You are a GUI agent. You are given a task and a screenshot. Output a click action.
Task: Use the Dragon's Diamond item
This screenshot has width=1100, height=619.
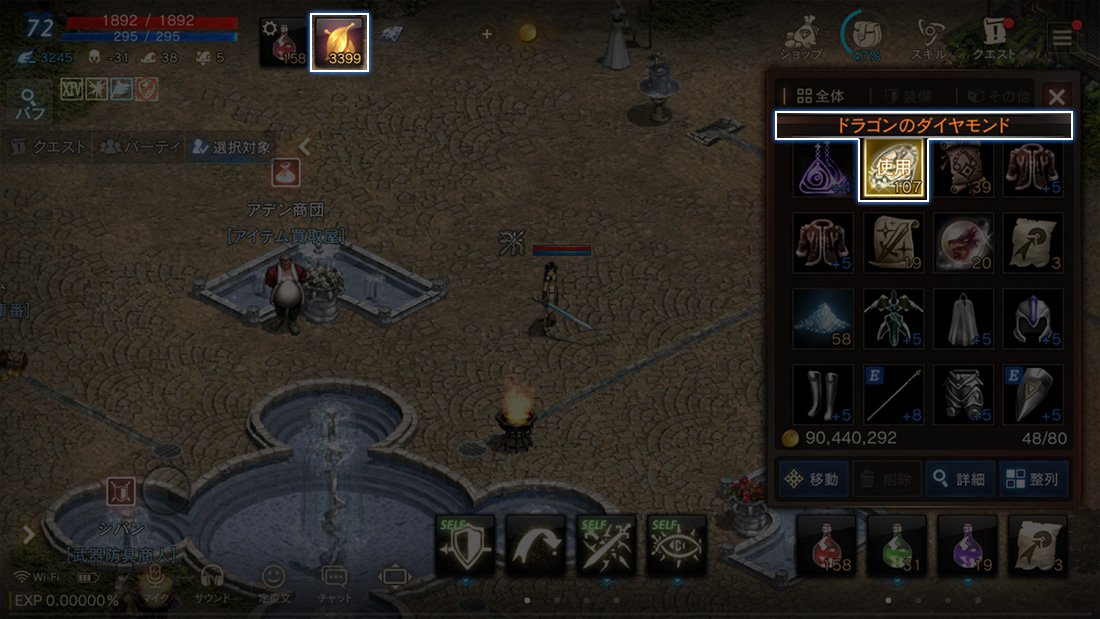(x=894, y=170)
